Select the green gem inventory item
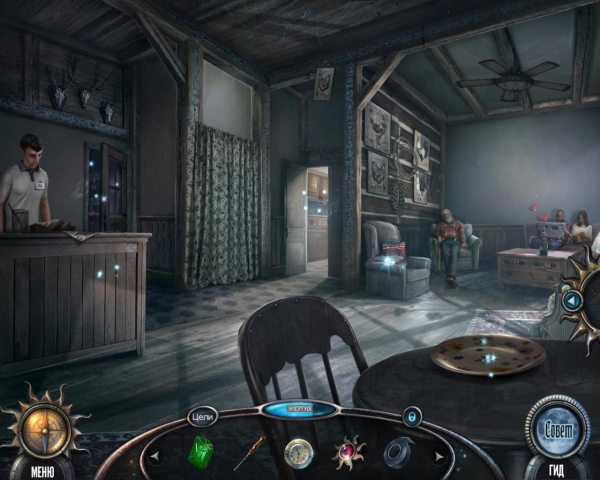 (202, 452)
